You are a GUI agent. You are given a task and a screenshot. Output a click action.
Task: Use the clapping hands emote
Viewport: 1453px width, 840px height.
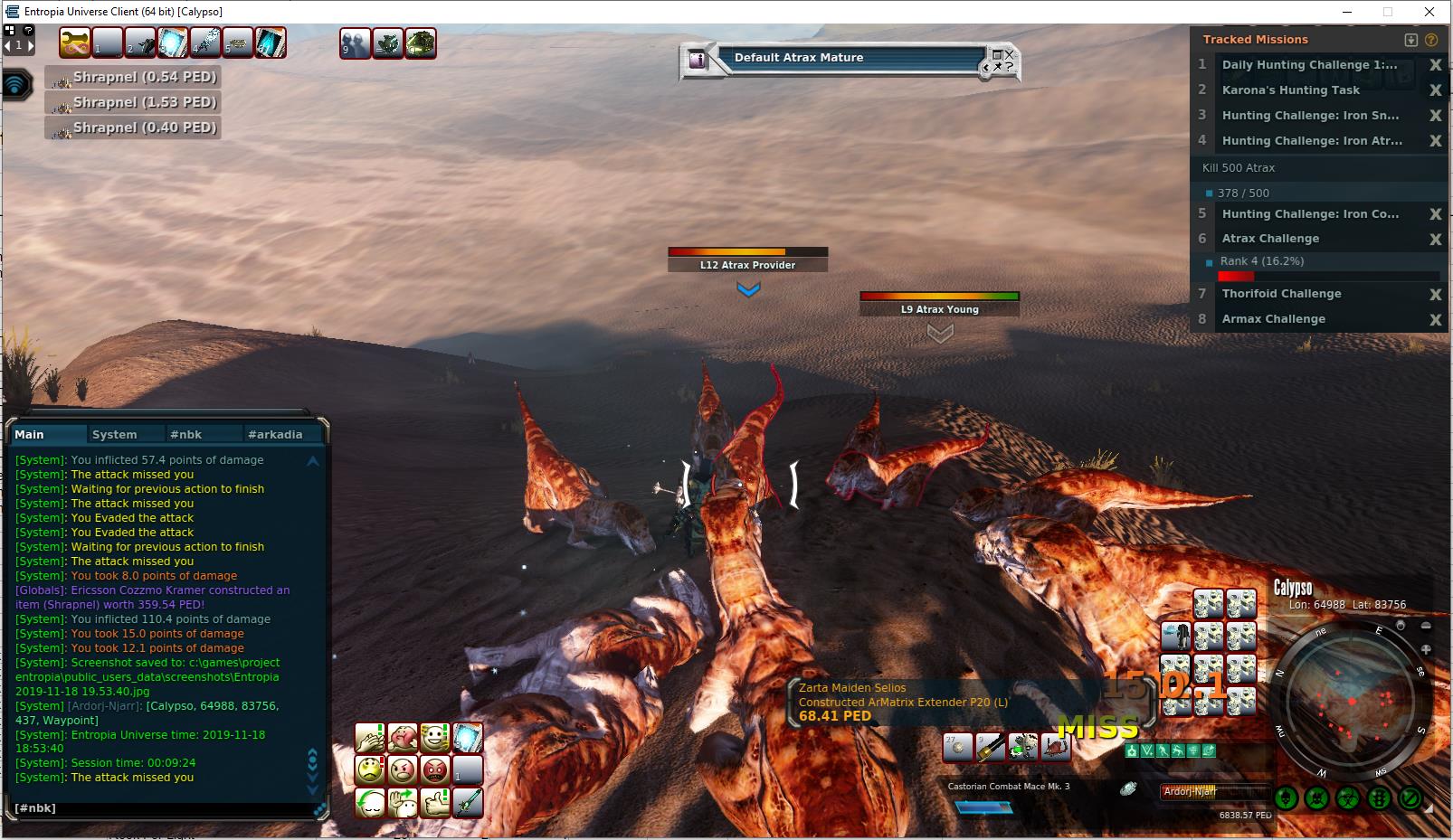click(x=370, y=738)
